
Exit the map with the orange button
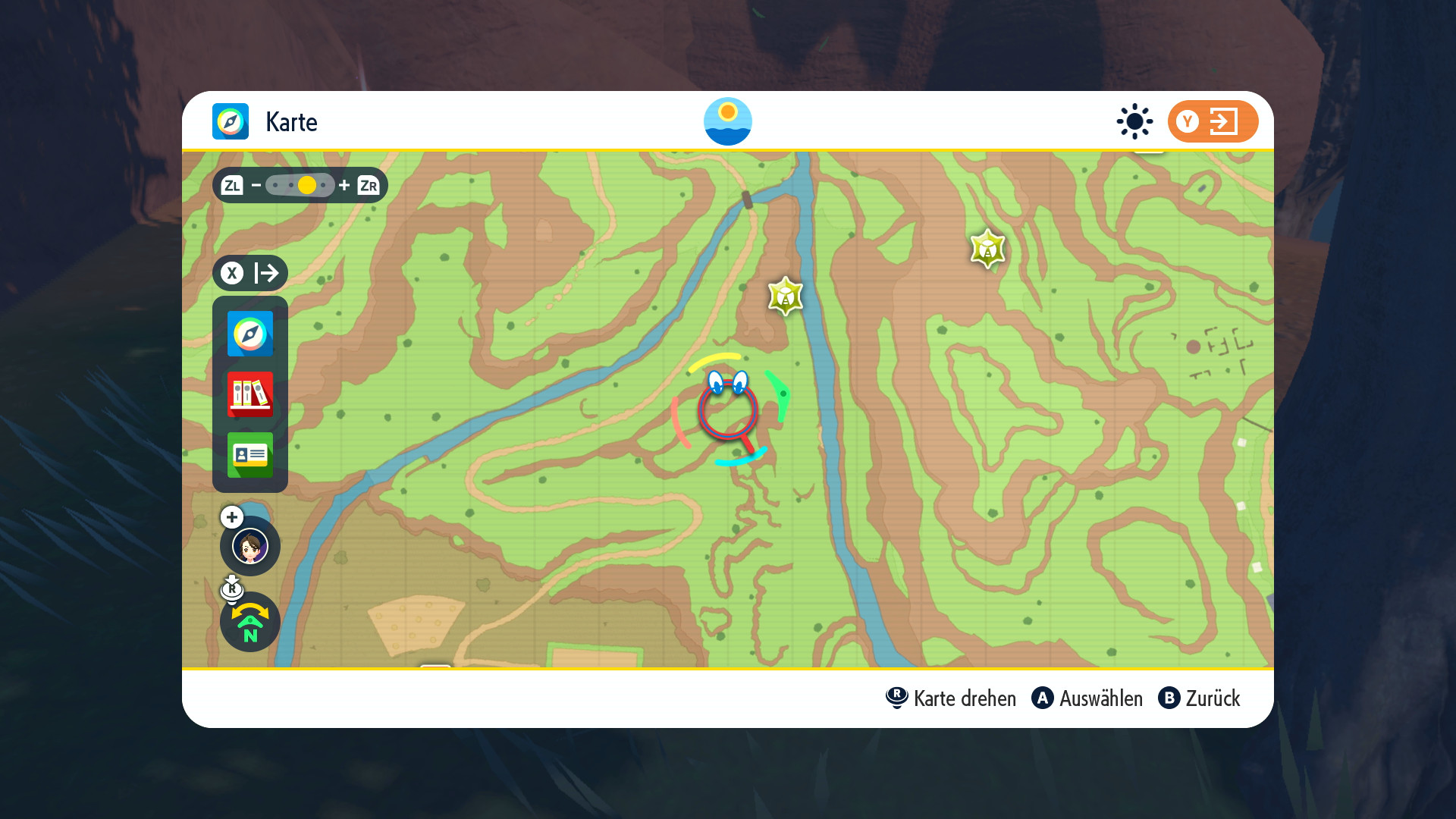1212,121
